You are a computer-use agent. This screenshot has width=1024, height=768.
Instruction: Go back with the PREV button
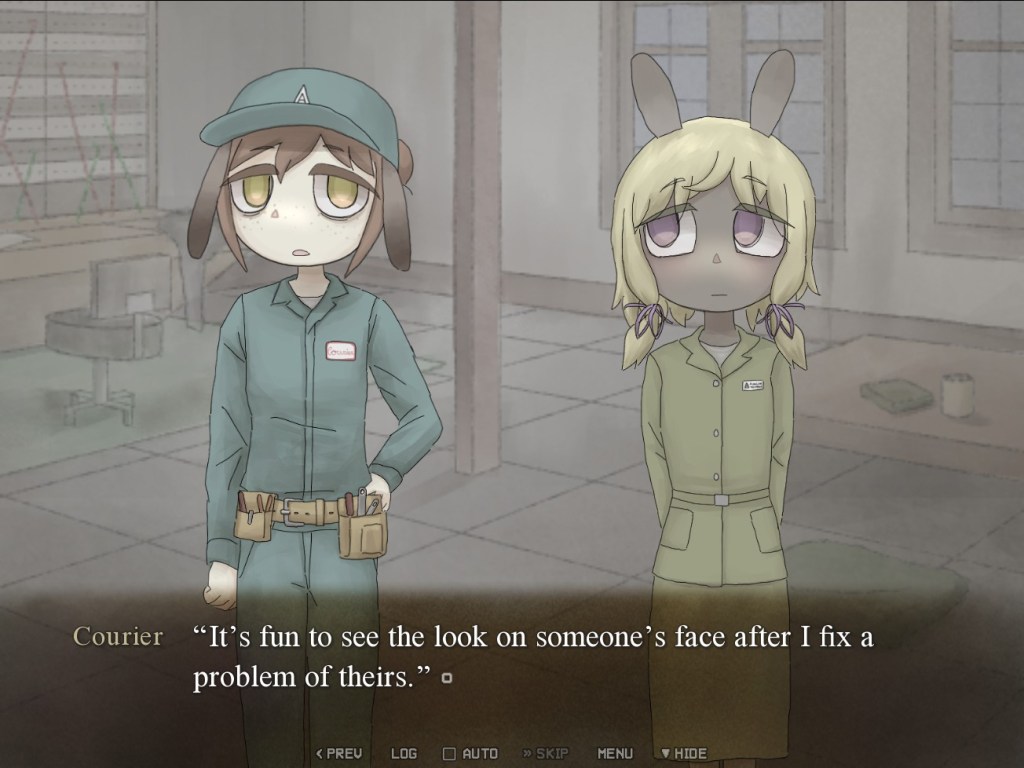click(339, 753)
